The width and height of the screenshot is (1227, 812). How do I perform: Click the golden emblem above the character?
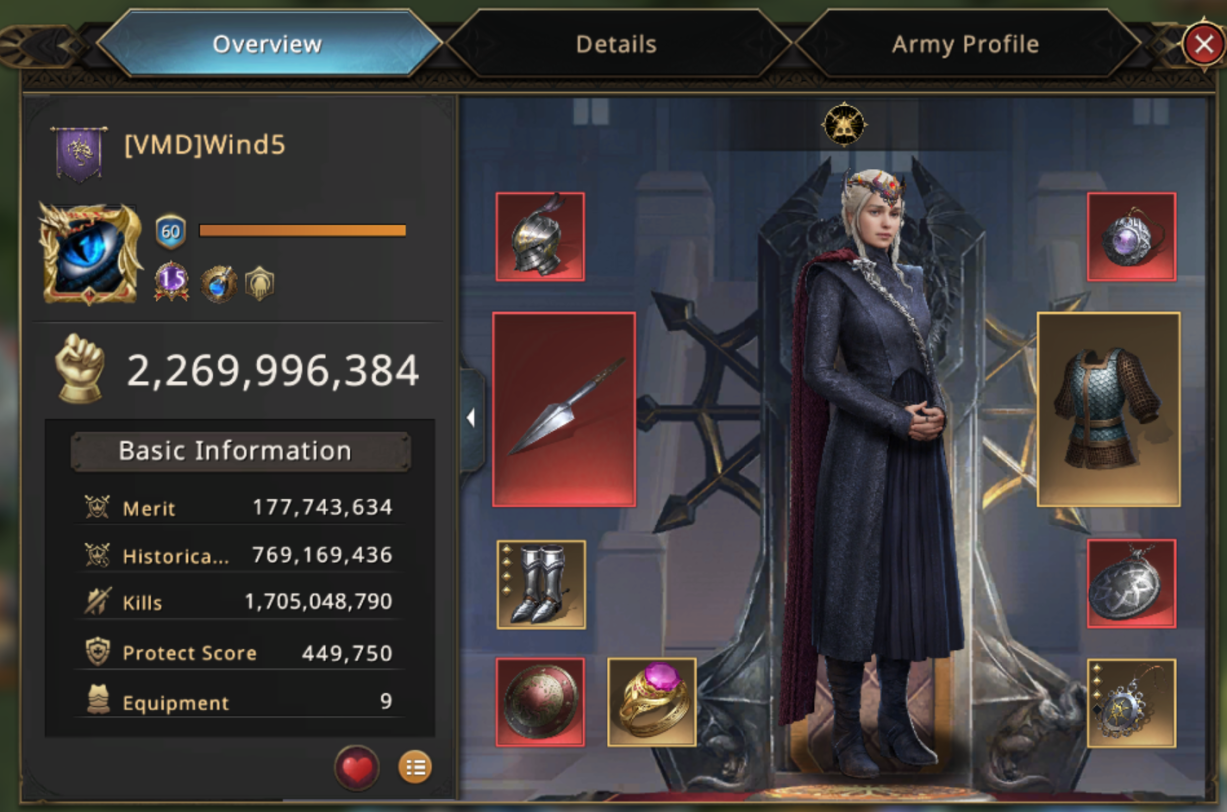pyautogui.click(x=844, y=125)
